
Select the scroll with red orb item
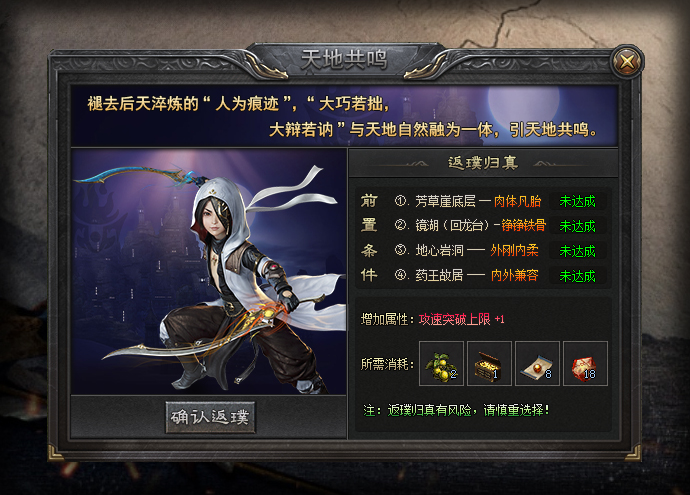[x=538, y=363]
